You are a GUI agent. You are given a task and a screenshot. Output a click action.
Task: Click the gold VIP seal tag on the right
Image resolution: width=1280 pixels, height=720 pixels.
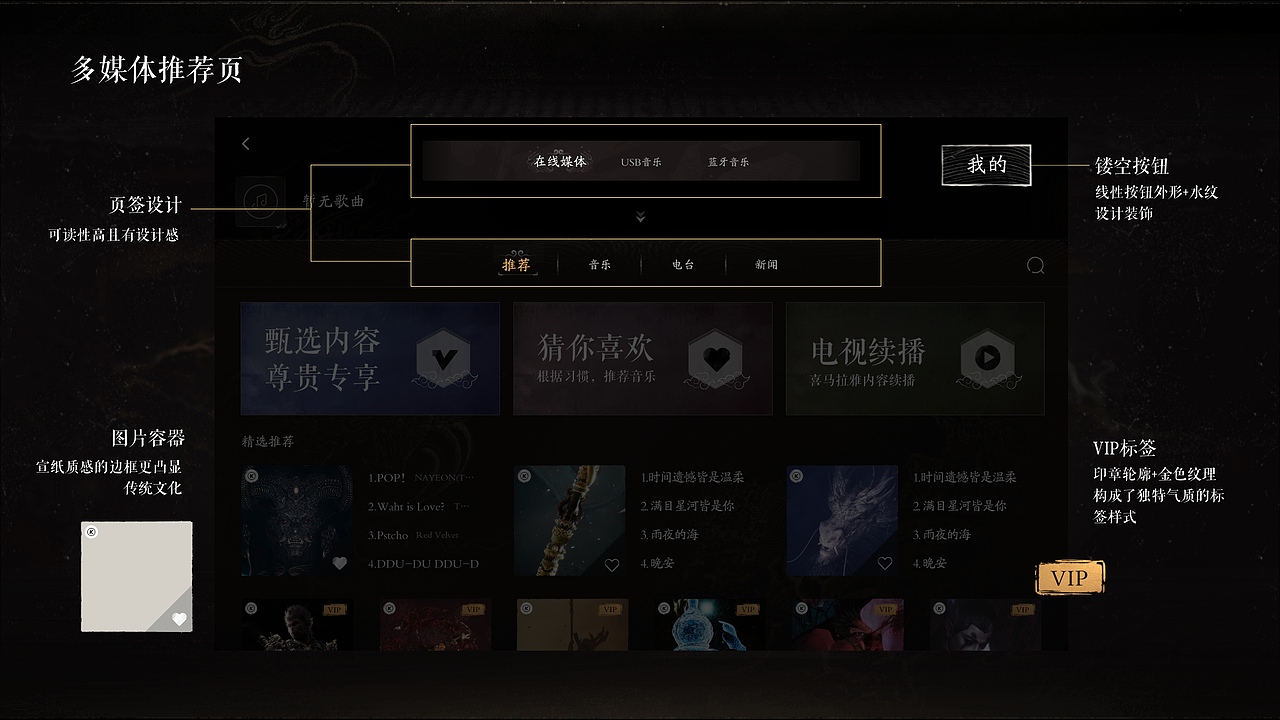coord(1070,577)
